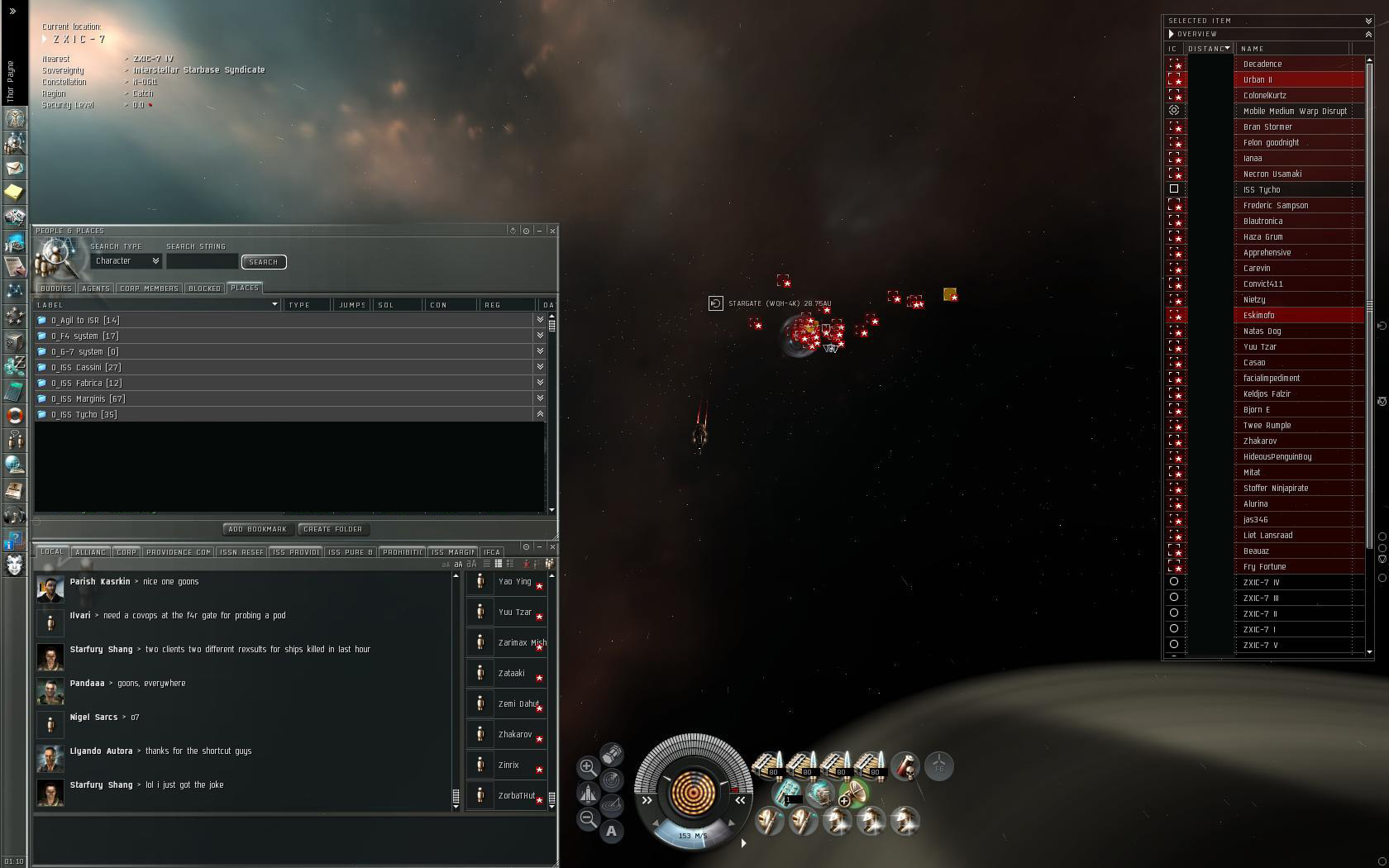Viewport: 1389px width, 868px height.
Task: Click the Search button in People & Places
Action: coord(263,262)
